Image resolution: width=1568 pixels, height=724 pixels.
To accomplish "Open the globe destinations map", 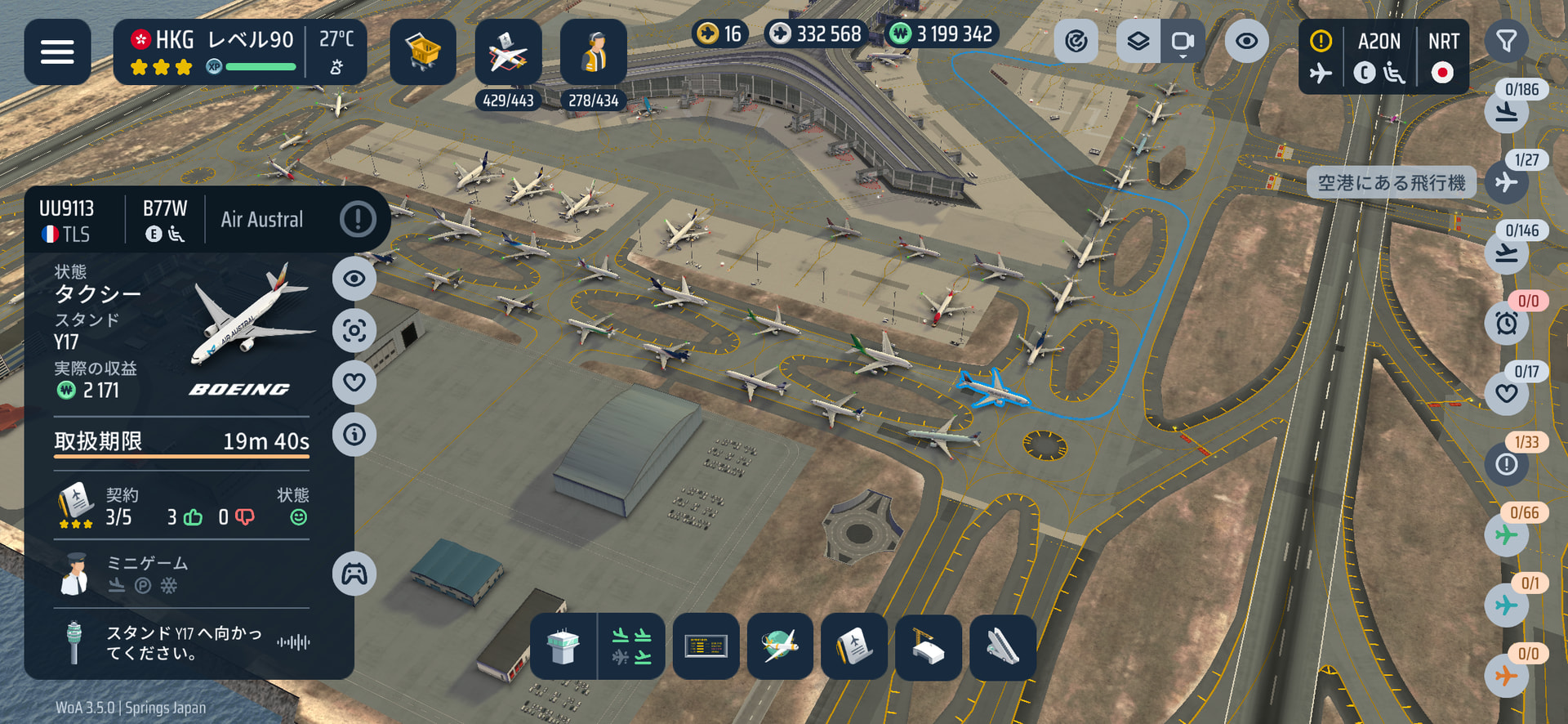I will [x=780, y=646].
